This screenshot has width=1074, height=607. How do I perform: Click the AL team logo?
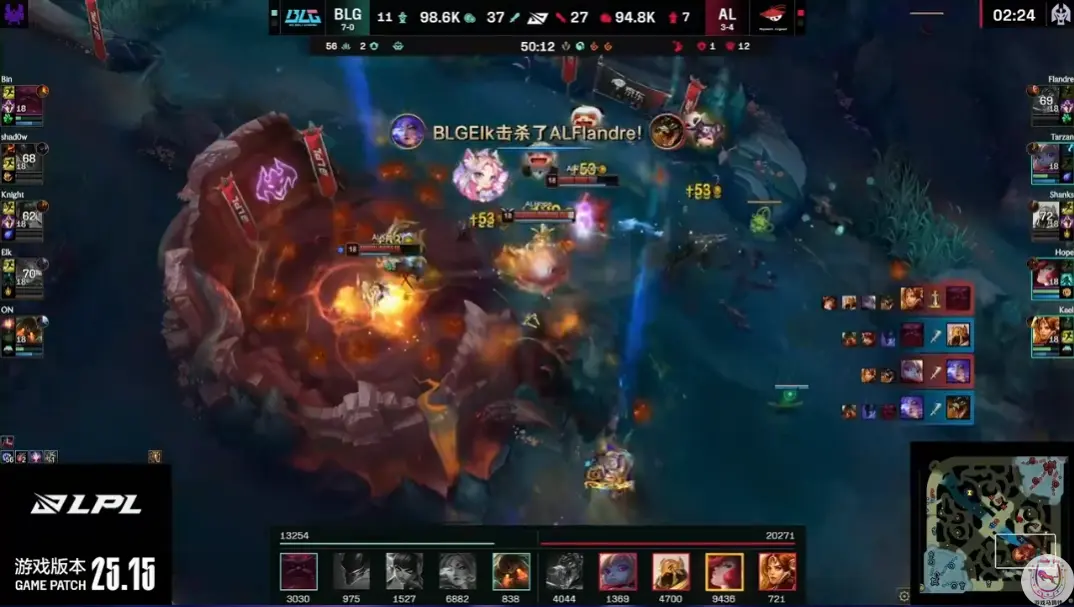773,17
